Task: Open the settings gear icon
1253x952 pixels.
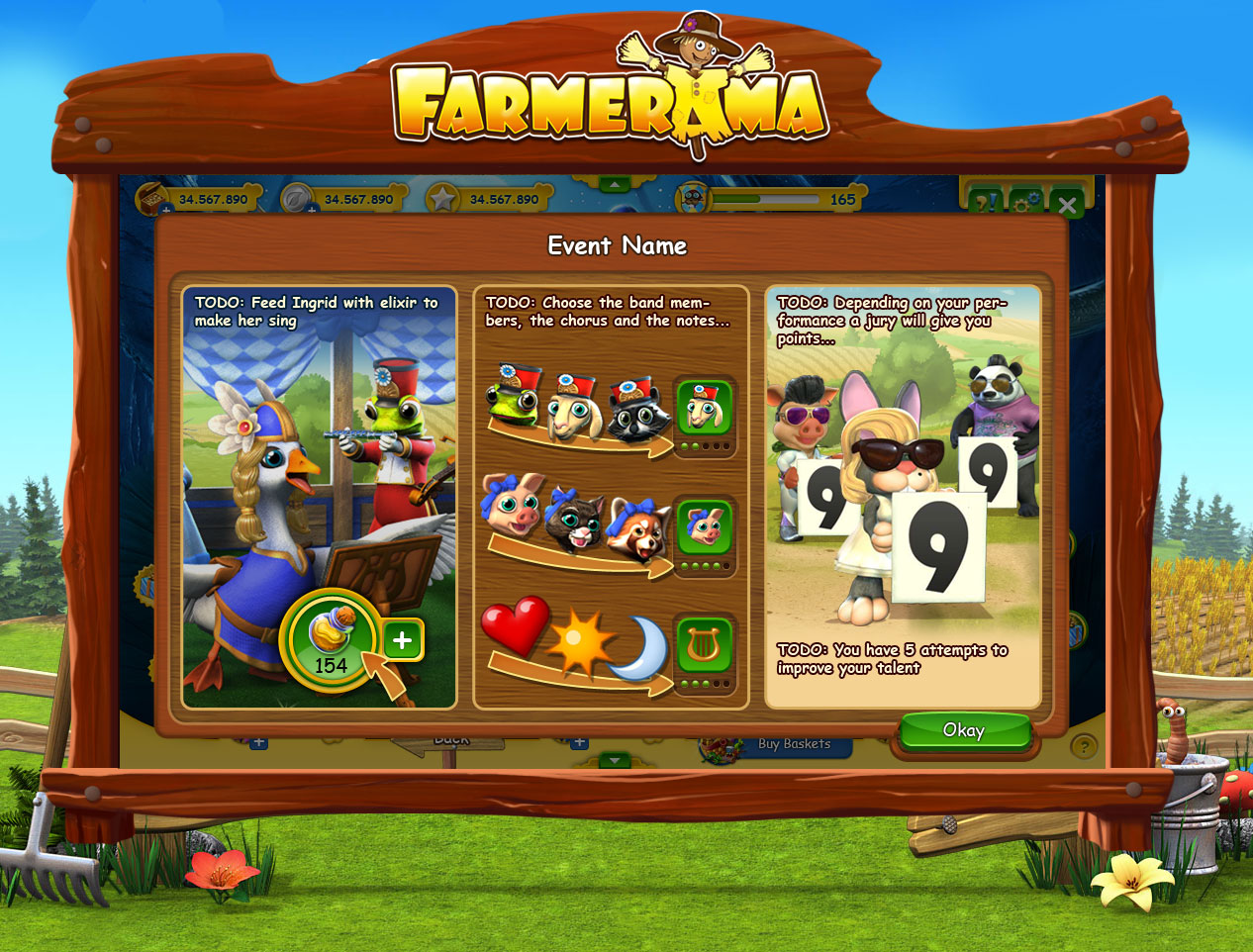Action: [1026, 203]
